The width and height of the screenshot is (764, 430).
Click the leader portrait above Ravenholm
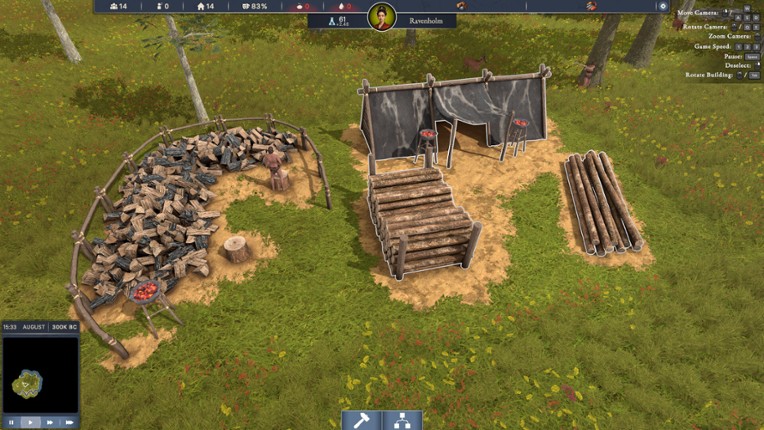(x=382, y=16)
